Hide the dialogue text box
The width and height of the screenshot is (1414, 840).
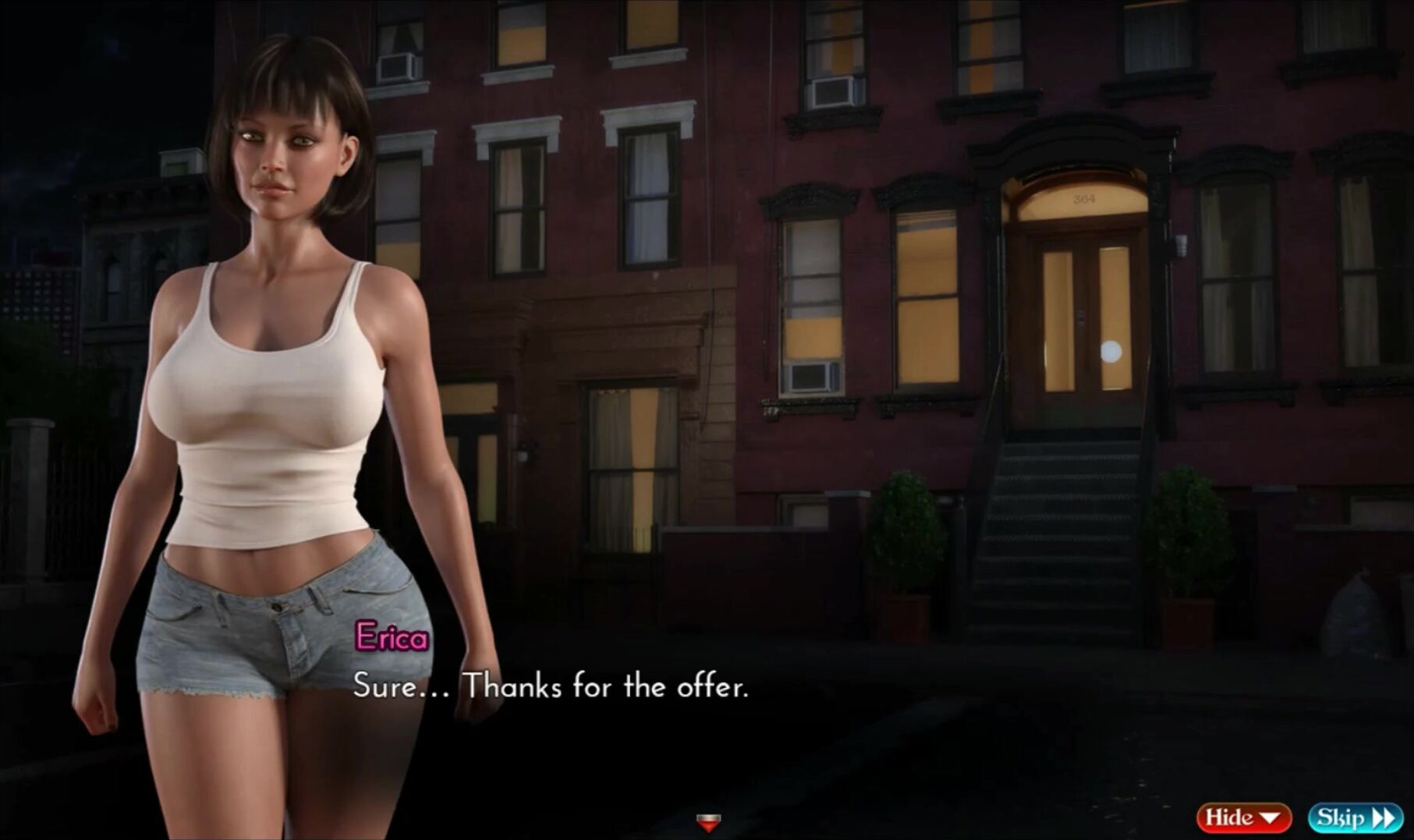pyautogui.click(x=1243, y=817)
